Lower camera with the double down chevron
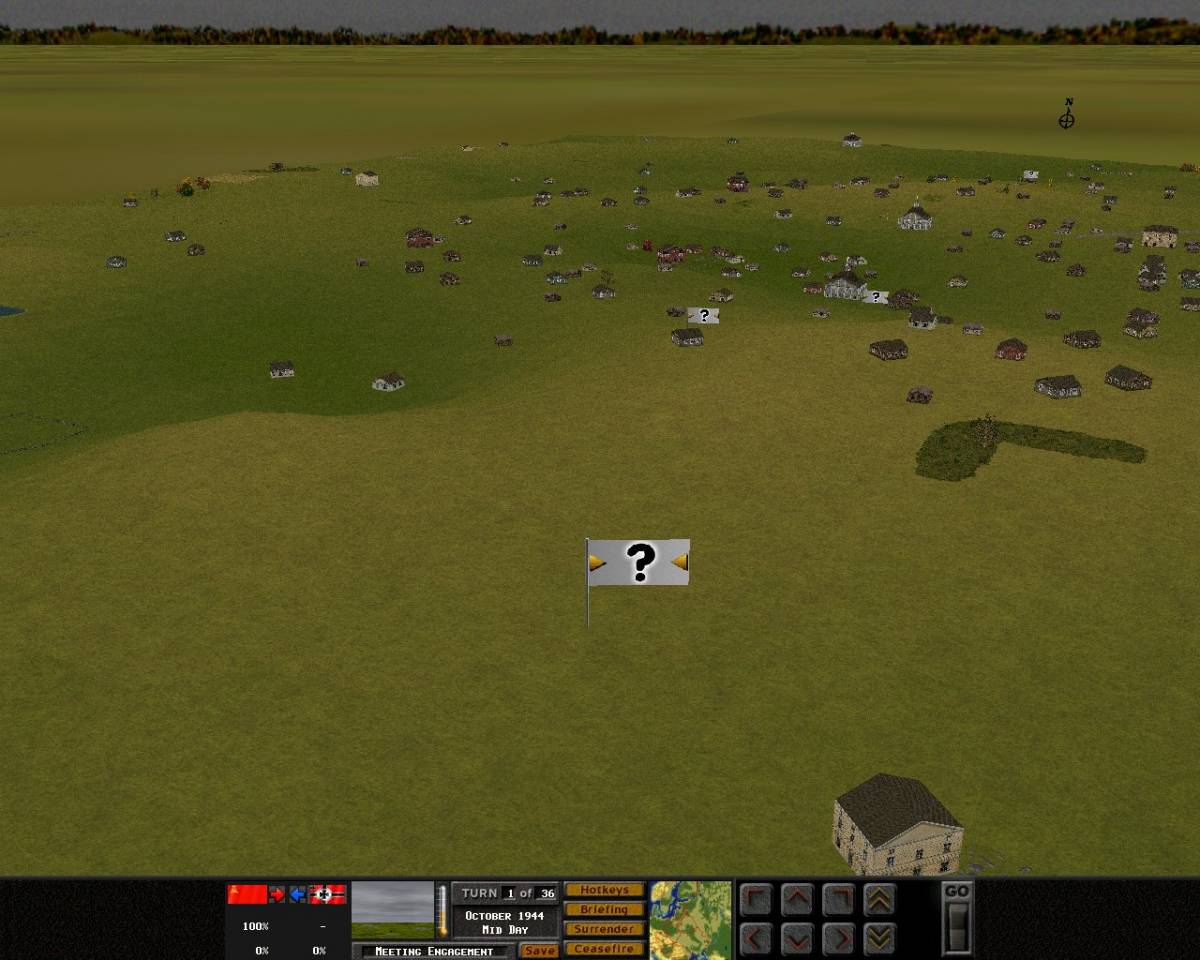1200x960 pixels. (879, 939)
